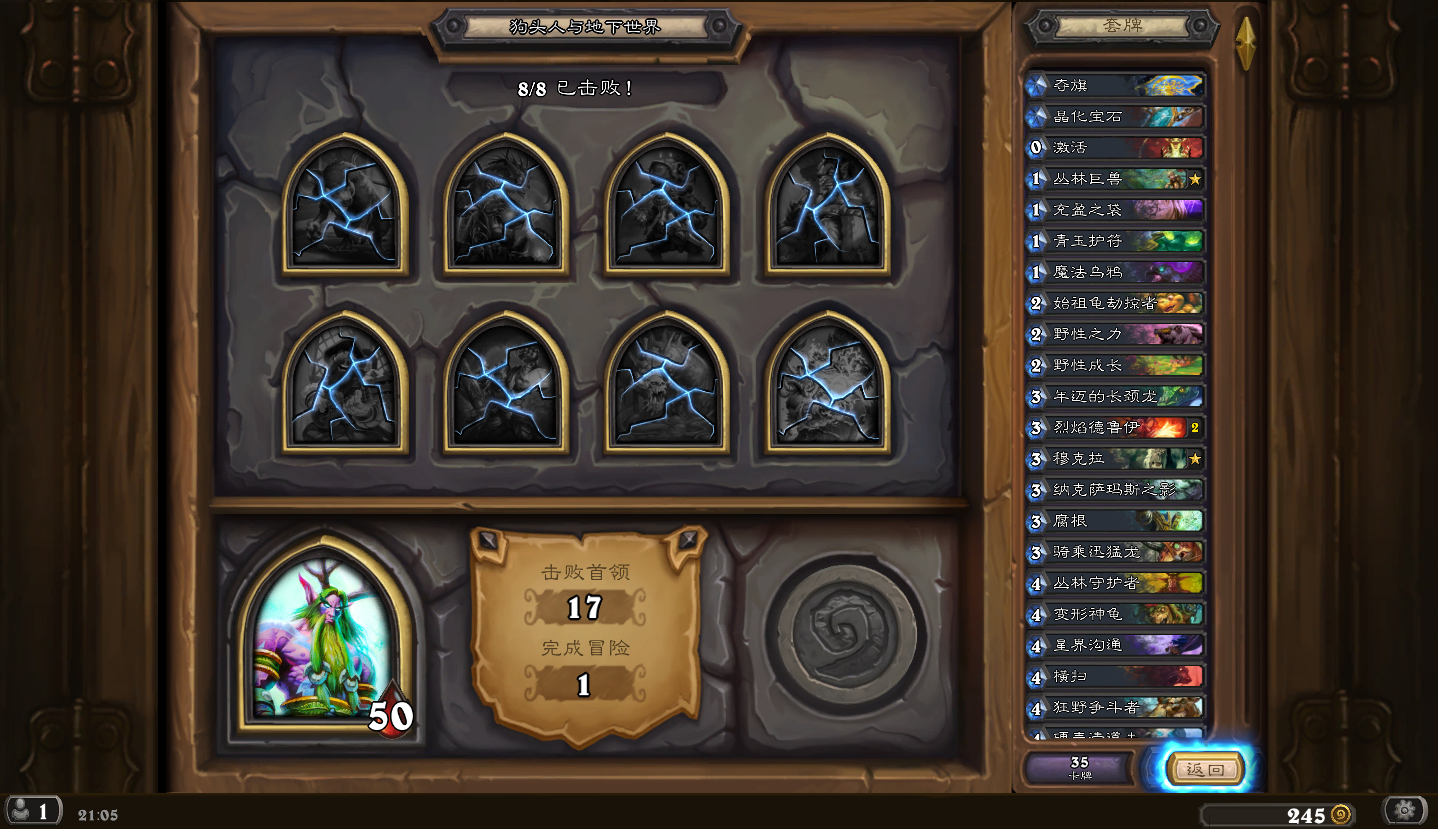This screenshot has height=829, width=1438.
Task: Open the gear settings menu
Action: 1404,810
